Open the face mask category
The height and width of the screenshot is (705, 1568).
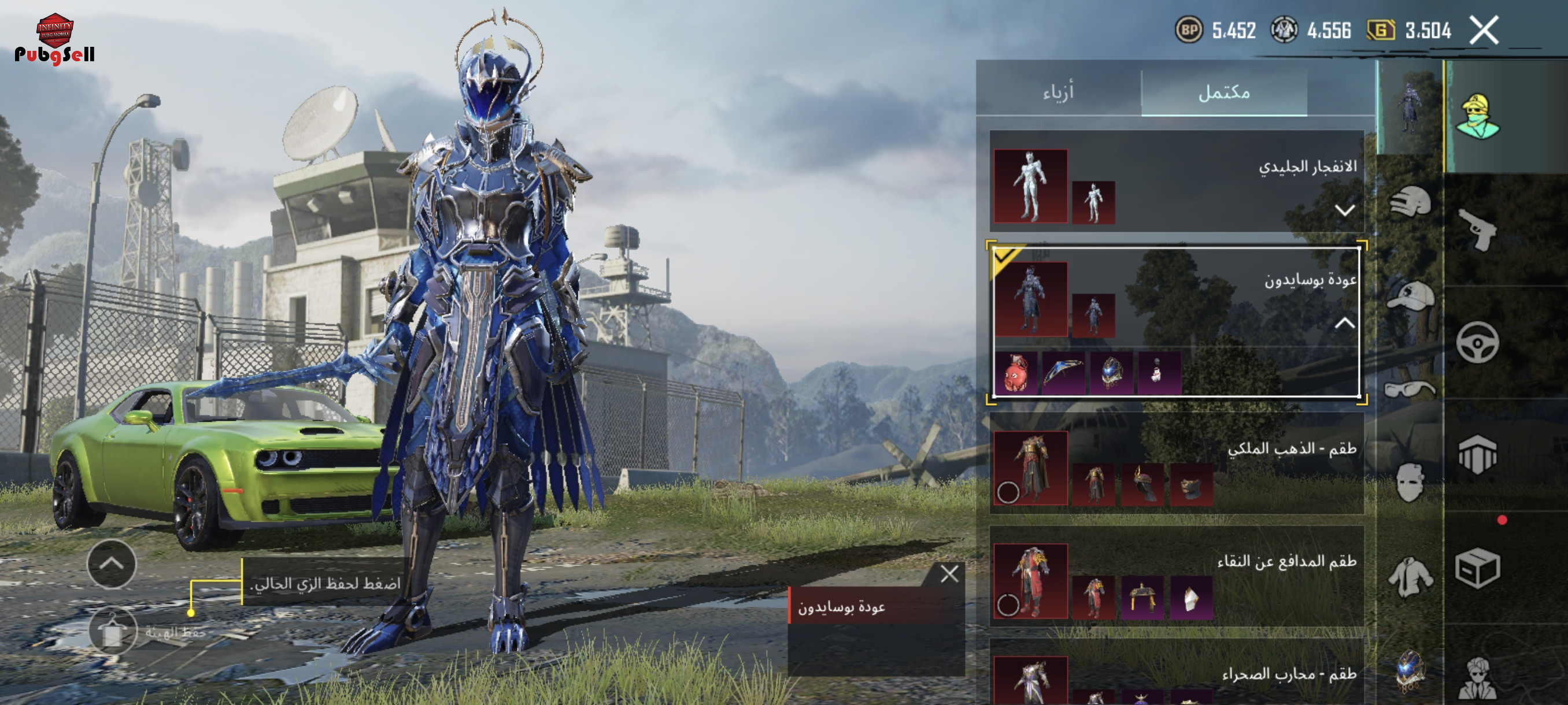(x=1410, y=483)
